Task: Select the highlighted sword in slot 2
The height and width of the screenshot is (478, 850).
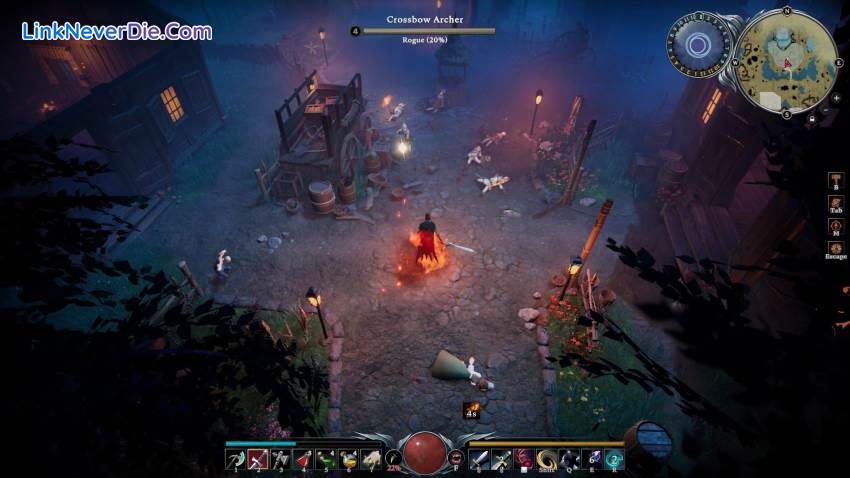Action: (257, 459)
